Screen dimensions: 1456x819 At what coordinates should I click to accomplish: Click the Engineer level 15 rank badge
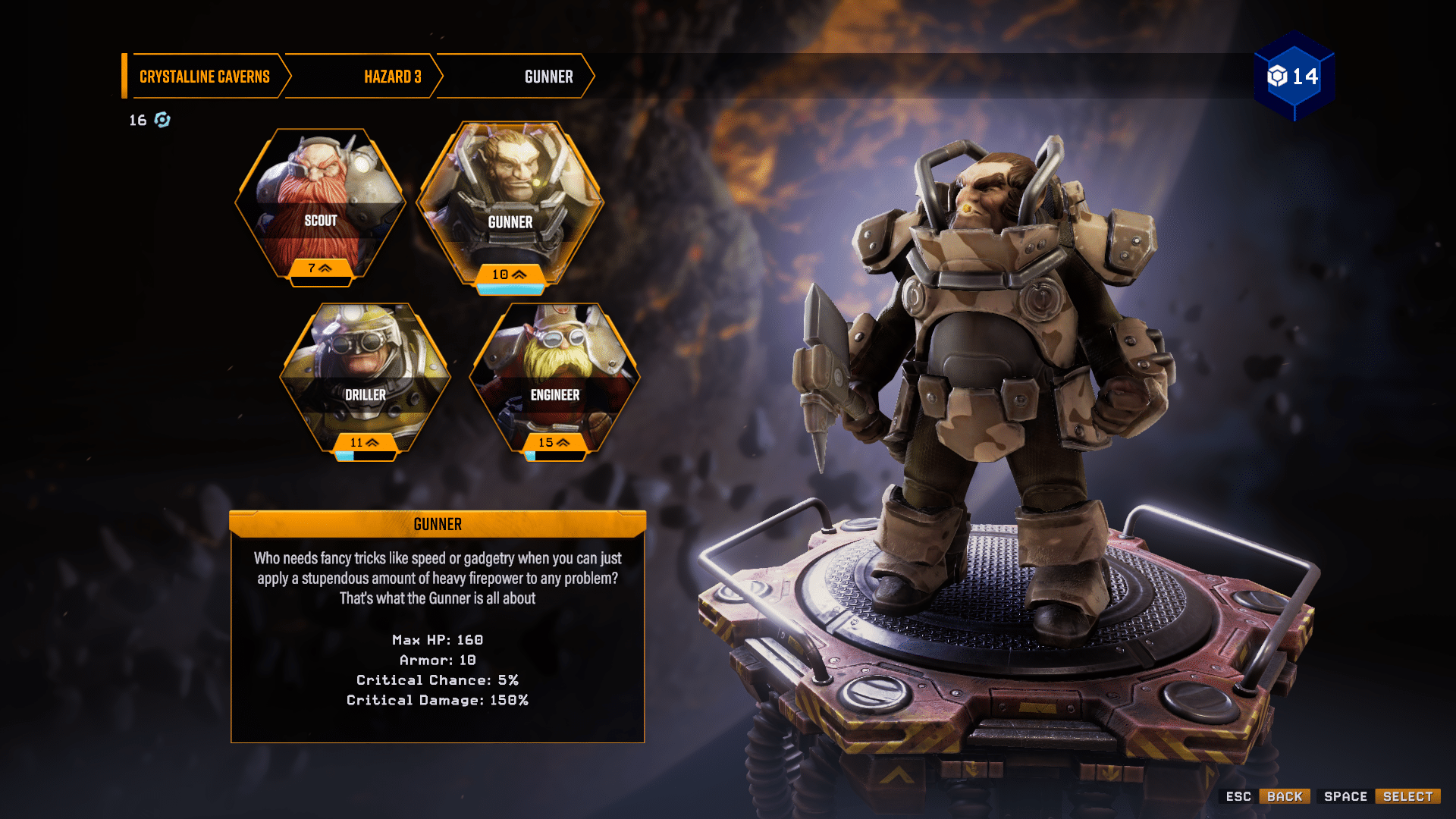(554, 443)
